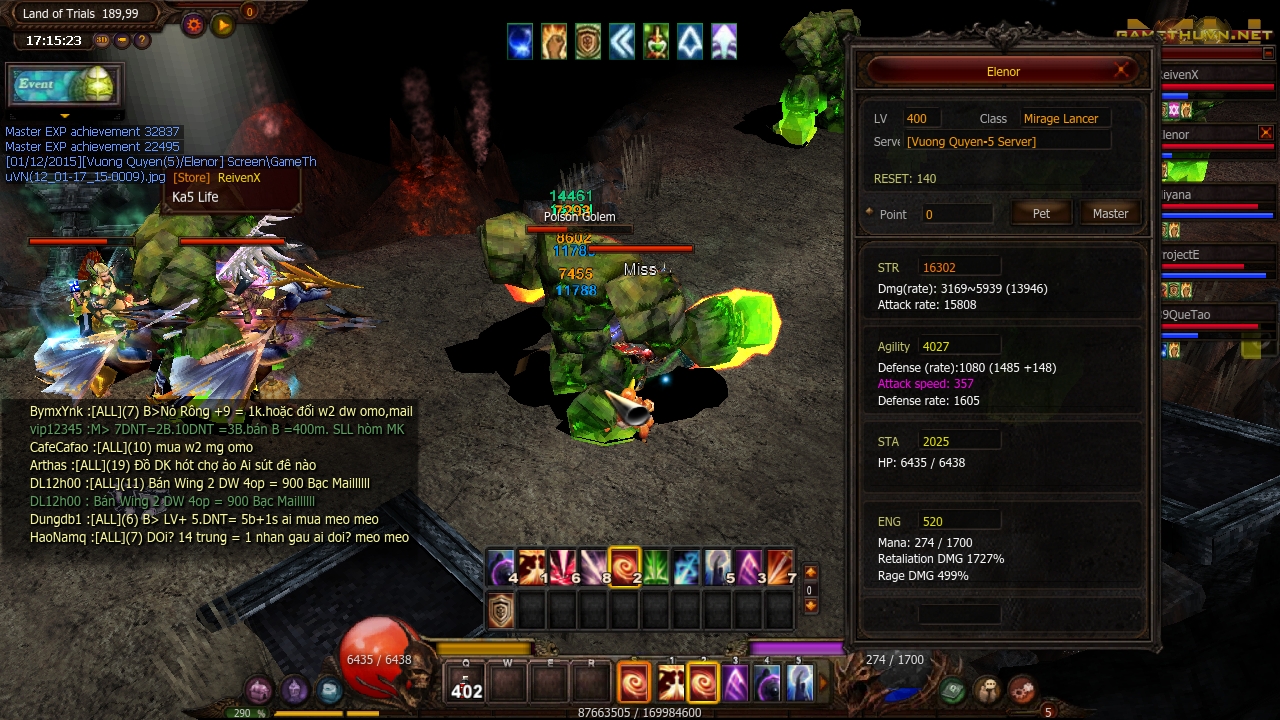Click the STR value field showing 16302
Viewport: 1280px width, 720px height.
[958, 265]
